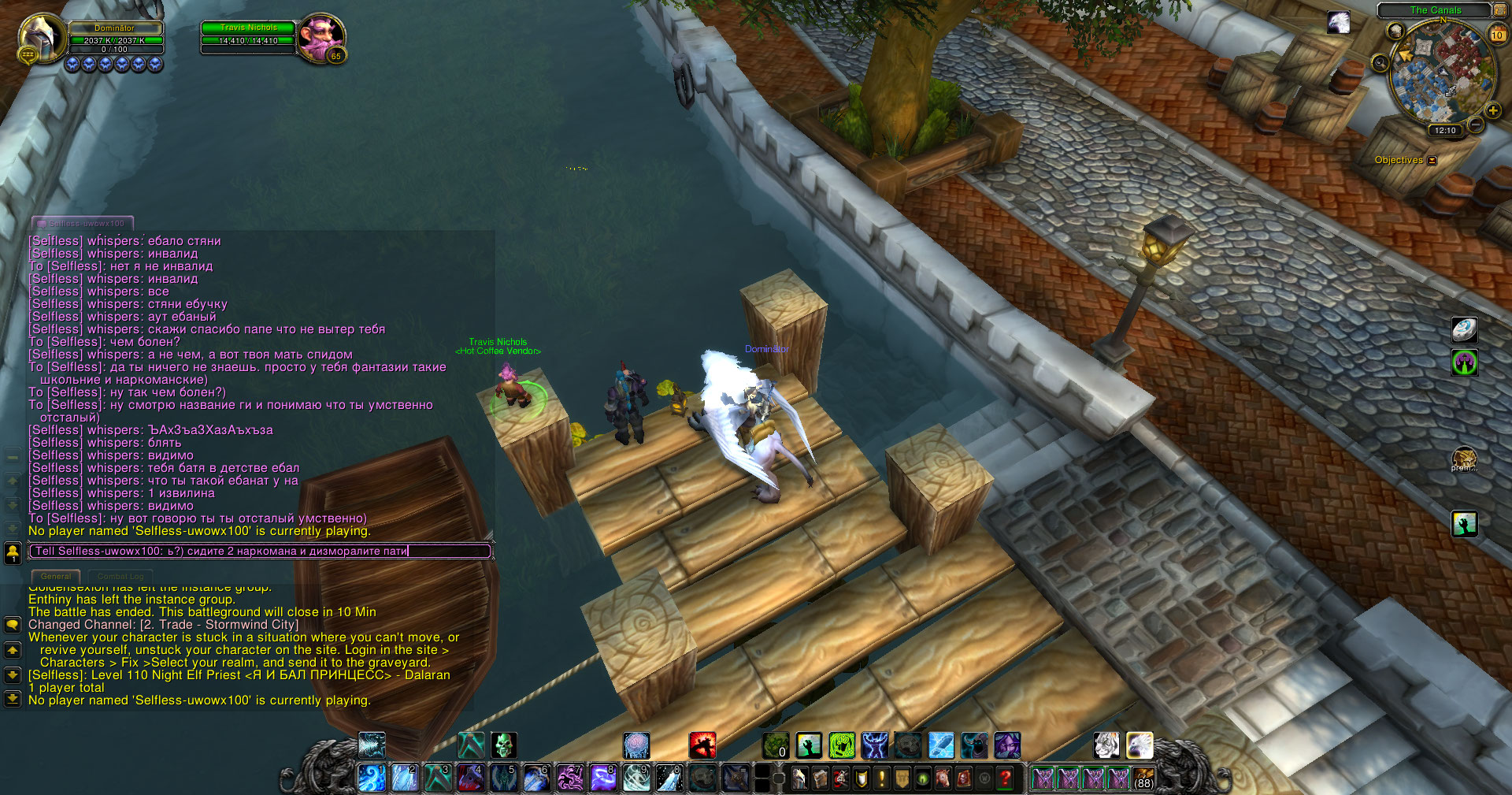This screenshot has height=795, width=1512.
Task: Activate the red silhouette ability icon
Action: pos(702,745)
